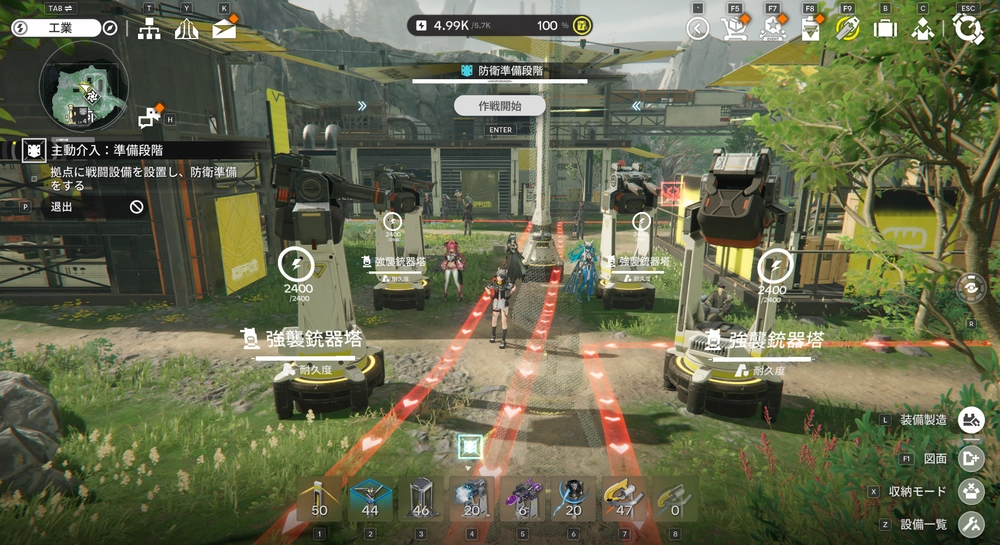Open 装備製造 equipment crafting
The height and width of the screenshot is (545, 1000).
[970, 420]
